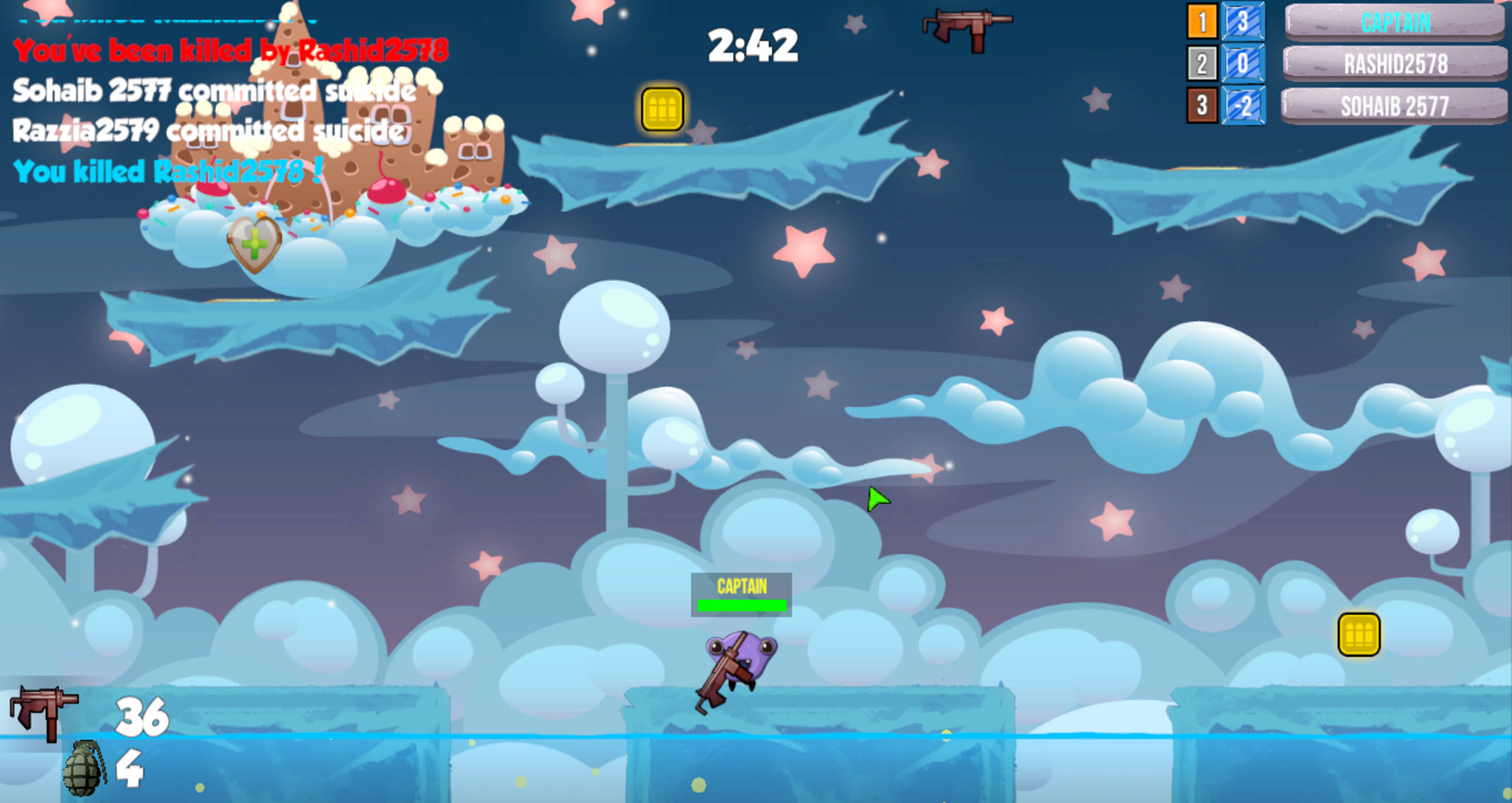The width and height of the screenshot is (1512, 803).
Task: Click CAPTAIN's green health bar
Action: (x=740, y=606)
